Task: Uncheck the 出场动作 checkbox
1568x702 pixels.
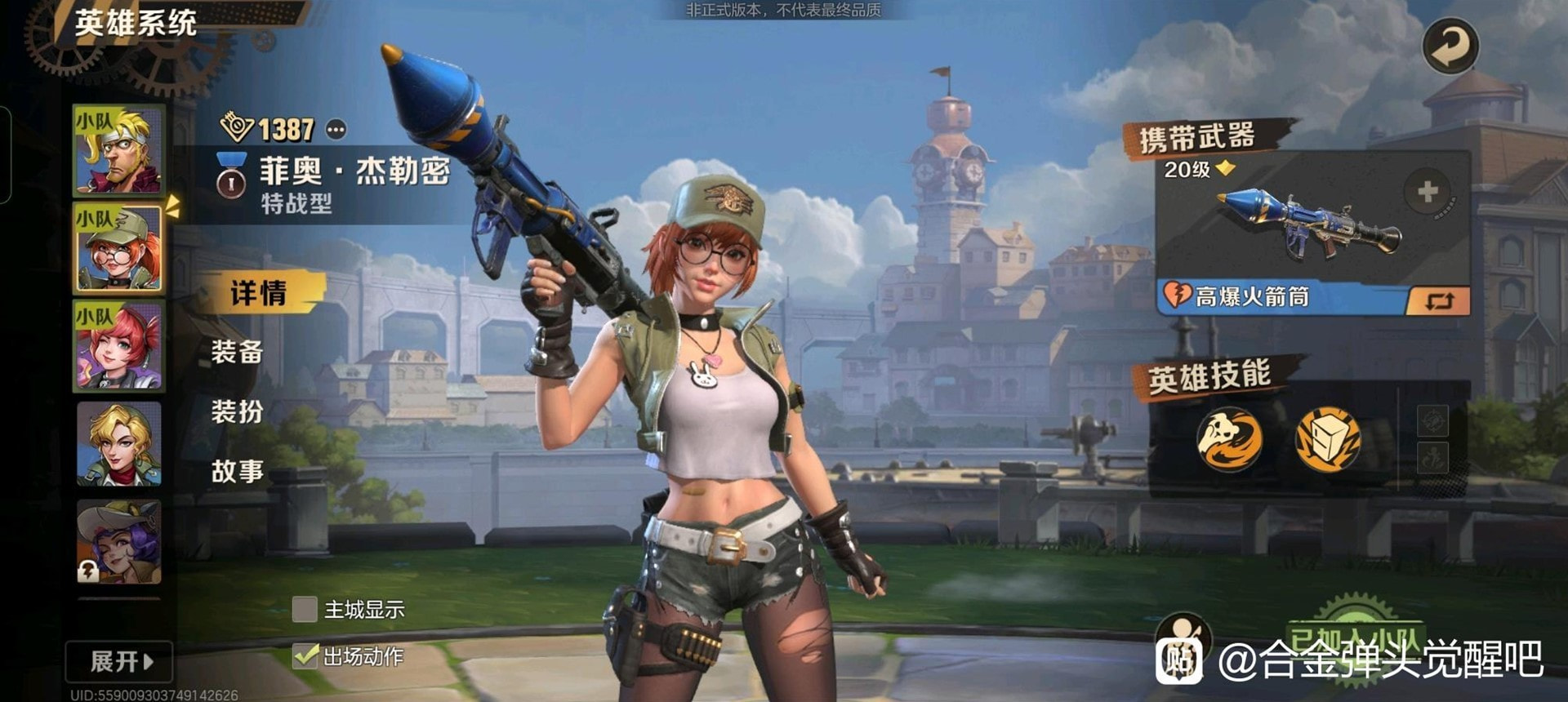Action: tap(305, 655)
